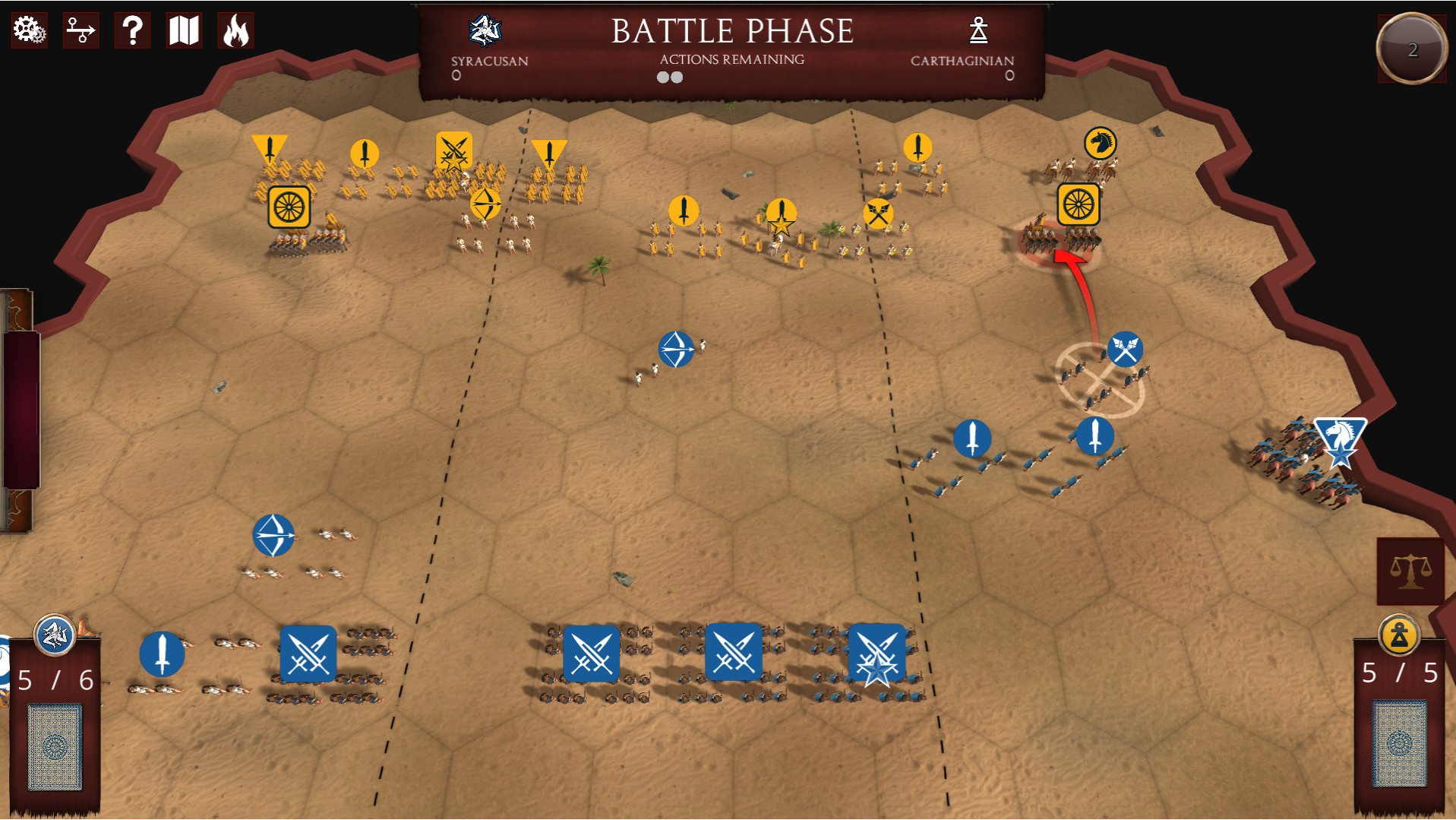Click the round turn counter showing 2
This screenshot has width=1456, height=820.
coord(1411,48)
